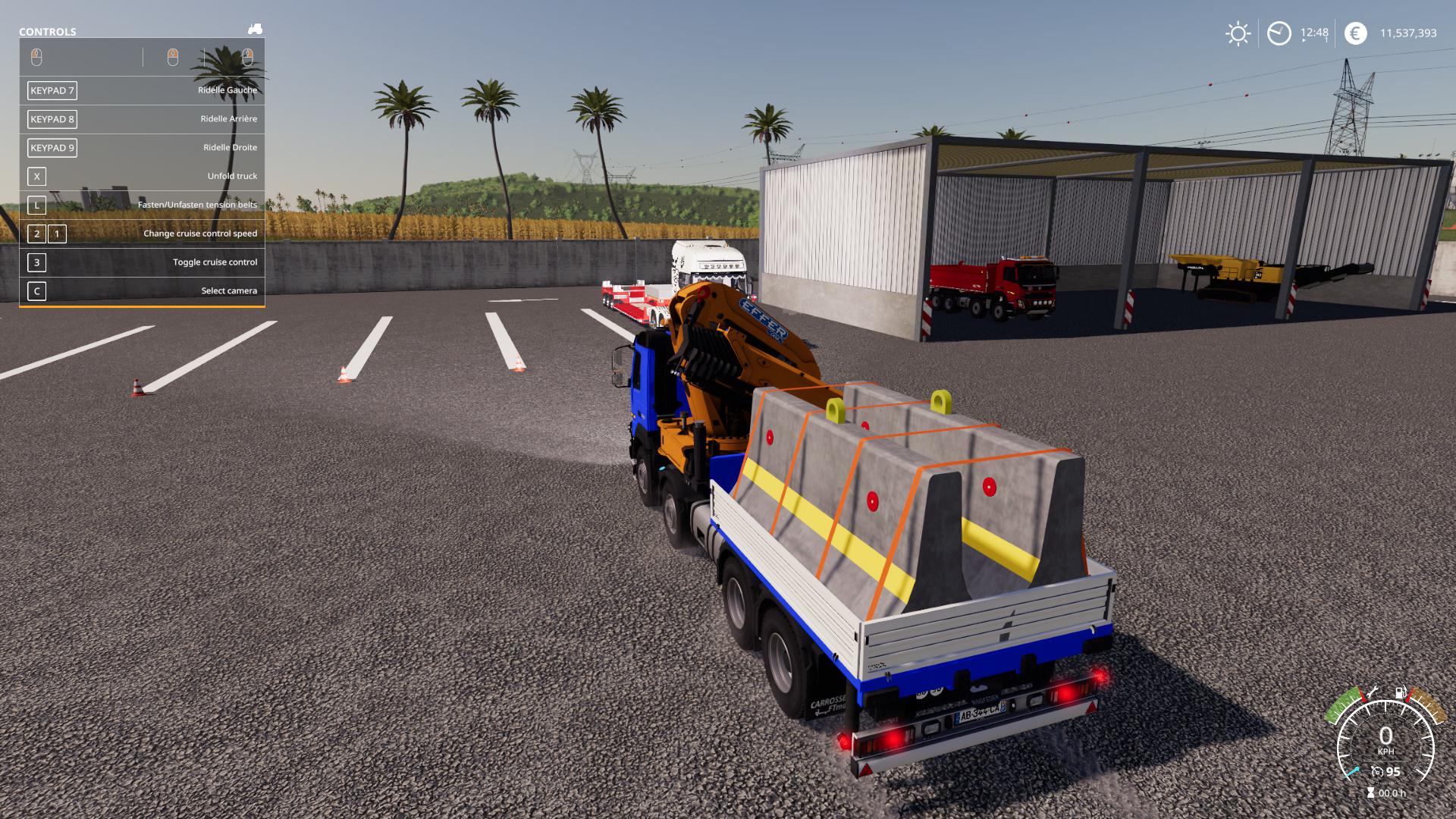Click the cruise control speed value 95
1456x819 pixels.
1392,771
